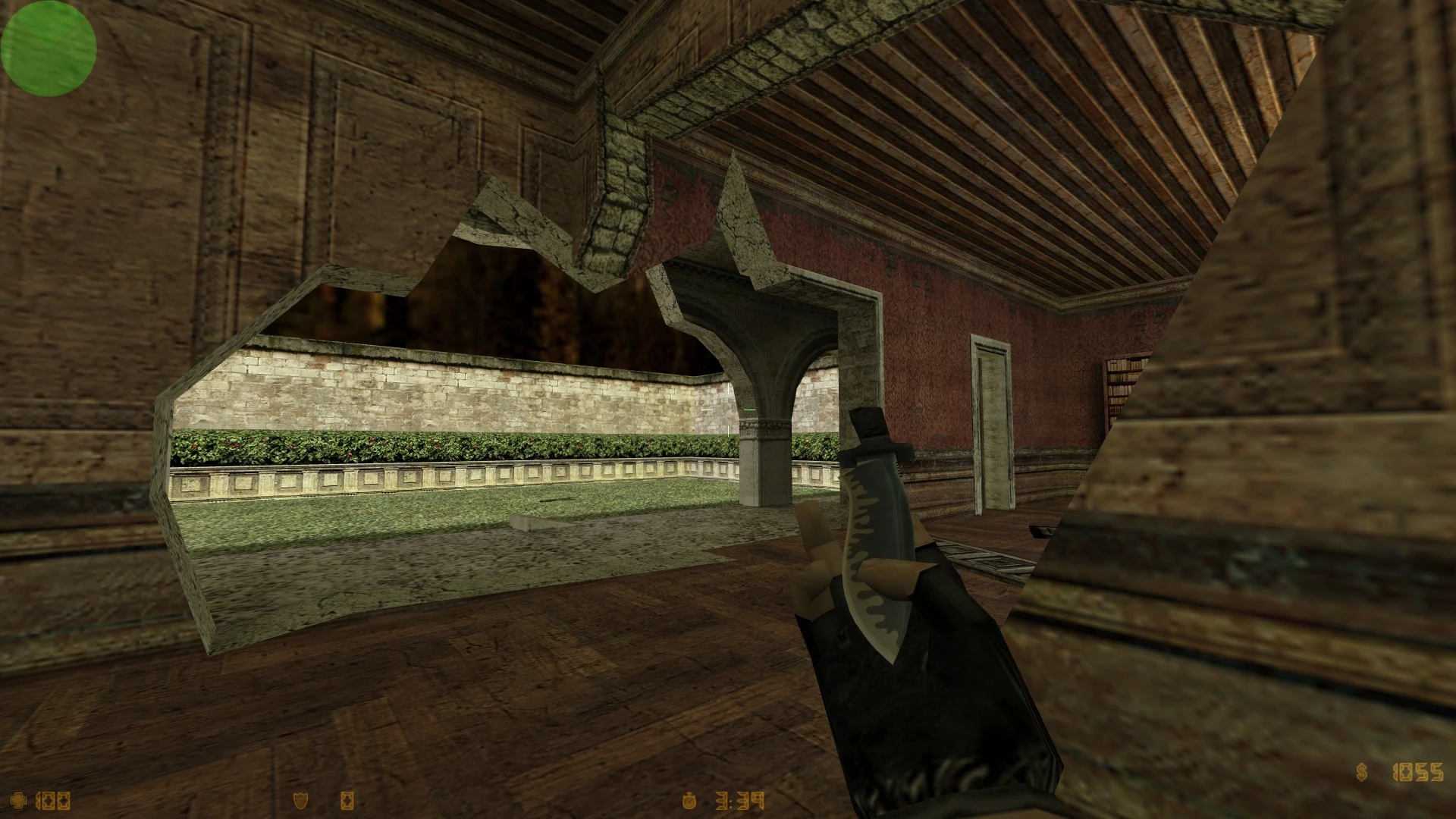Click the health value reading 100
This screenshot has height=819, width=1456.
point(53,801)
